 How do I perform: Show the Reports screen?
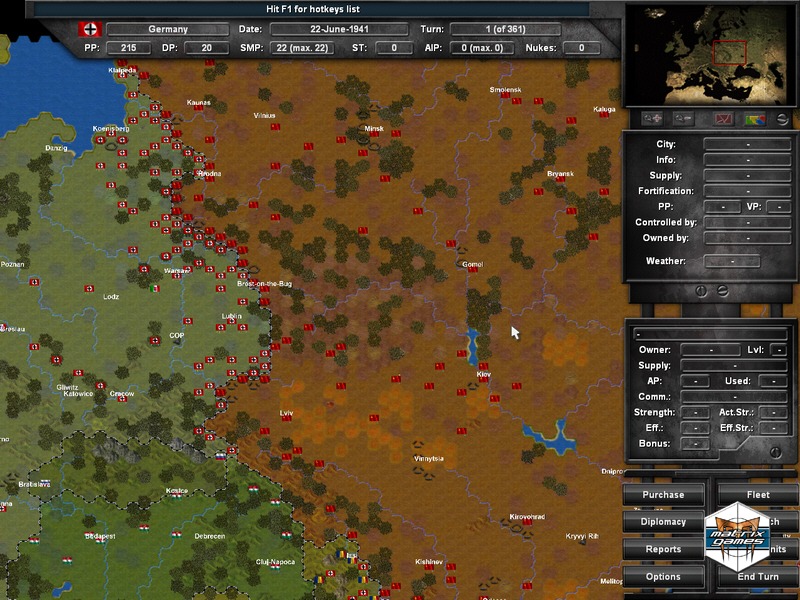pyautogui.click(x=663, y=549)
